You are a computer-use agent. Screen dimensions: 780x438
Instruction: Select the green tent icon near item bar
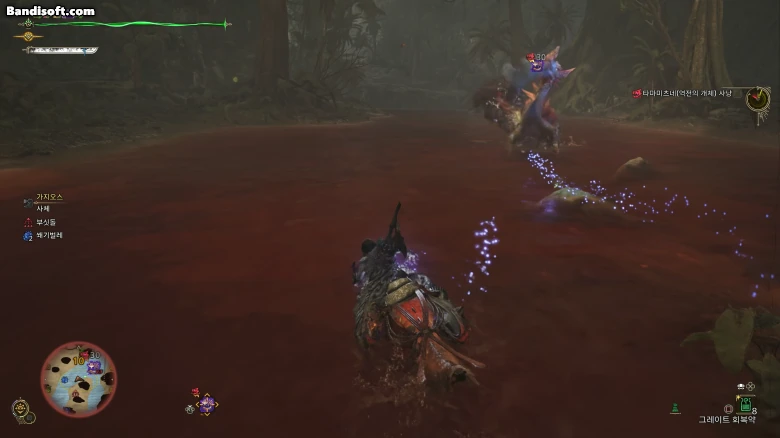tap(675, 407)
